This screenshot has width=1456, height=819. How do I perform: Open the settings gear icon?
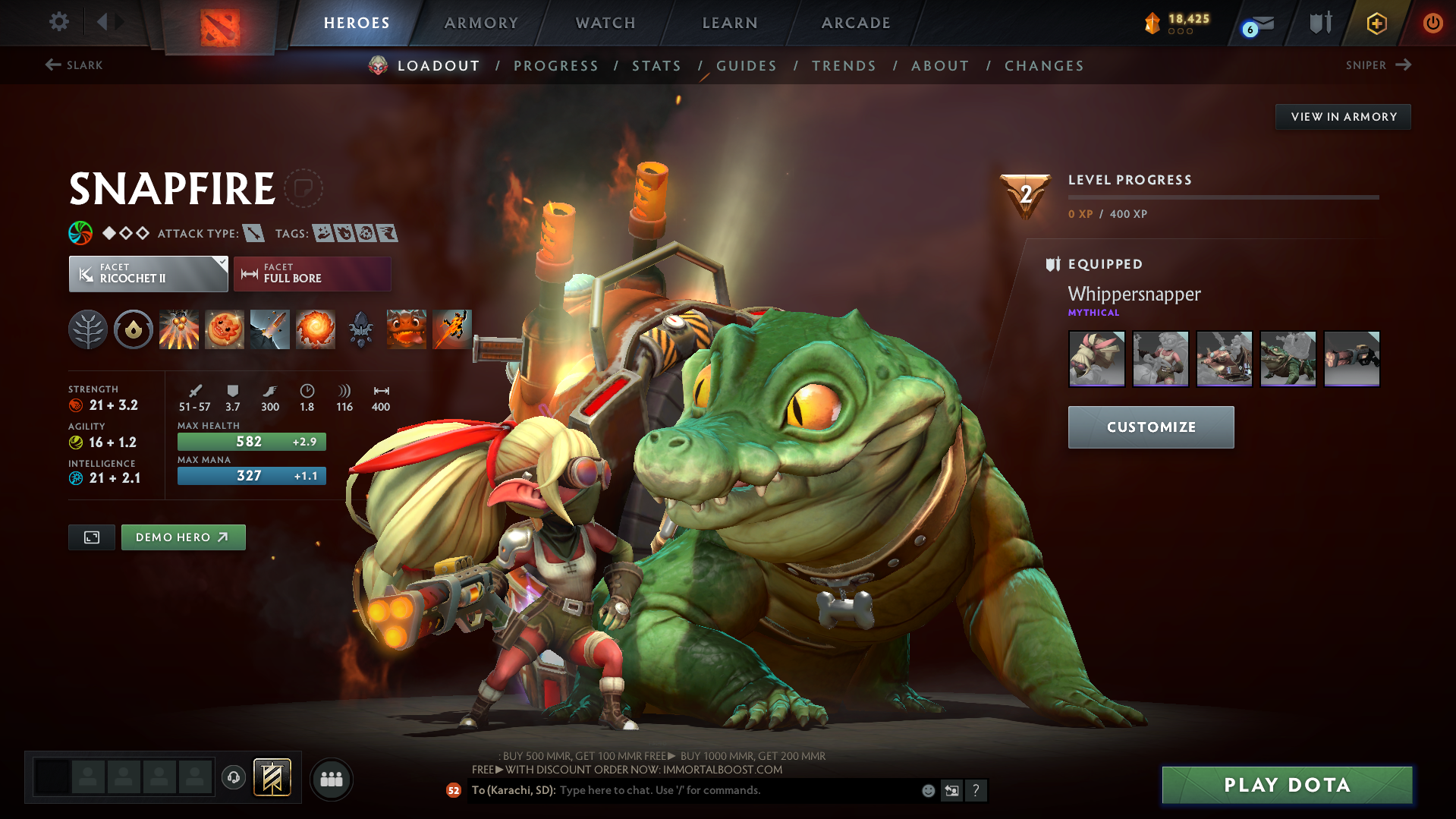tap(58, 22)
